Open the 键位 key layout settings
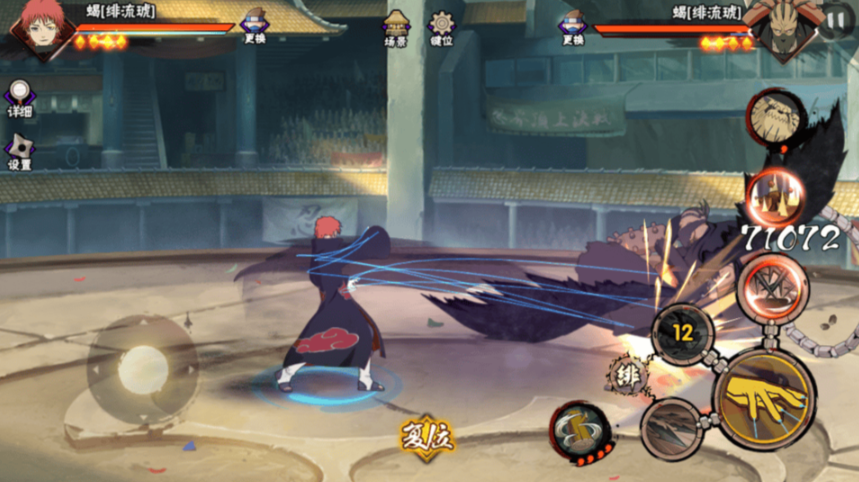Image resolution: width=859 pixels, height=482 pixels. tap(441, 28)
